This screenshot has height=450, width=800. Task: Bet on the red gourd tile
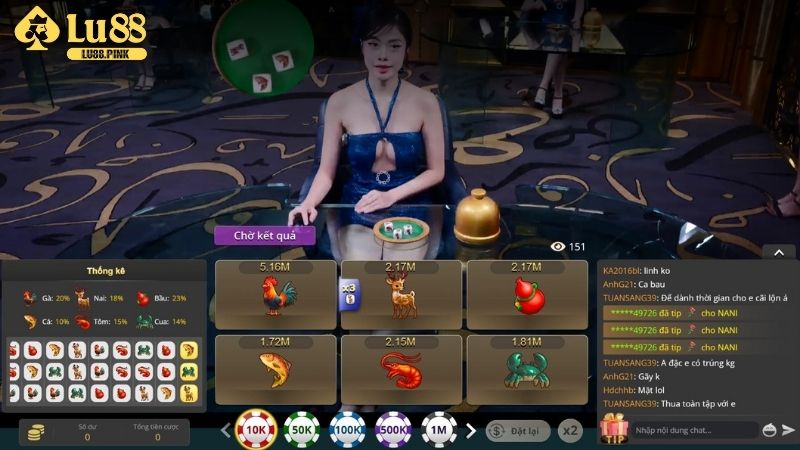(x=527, y=295)
